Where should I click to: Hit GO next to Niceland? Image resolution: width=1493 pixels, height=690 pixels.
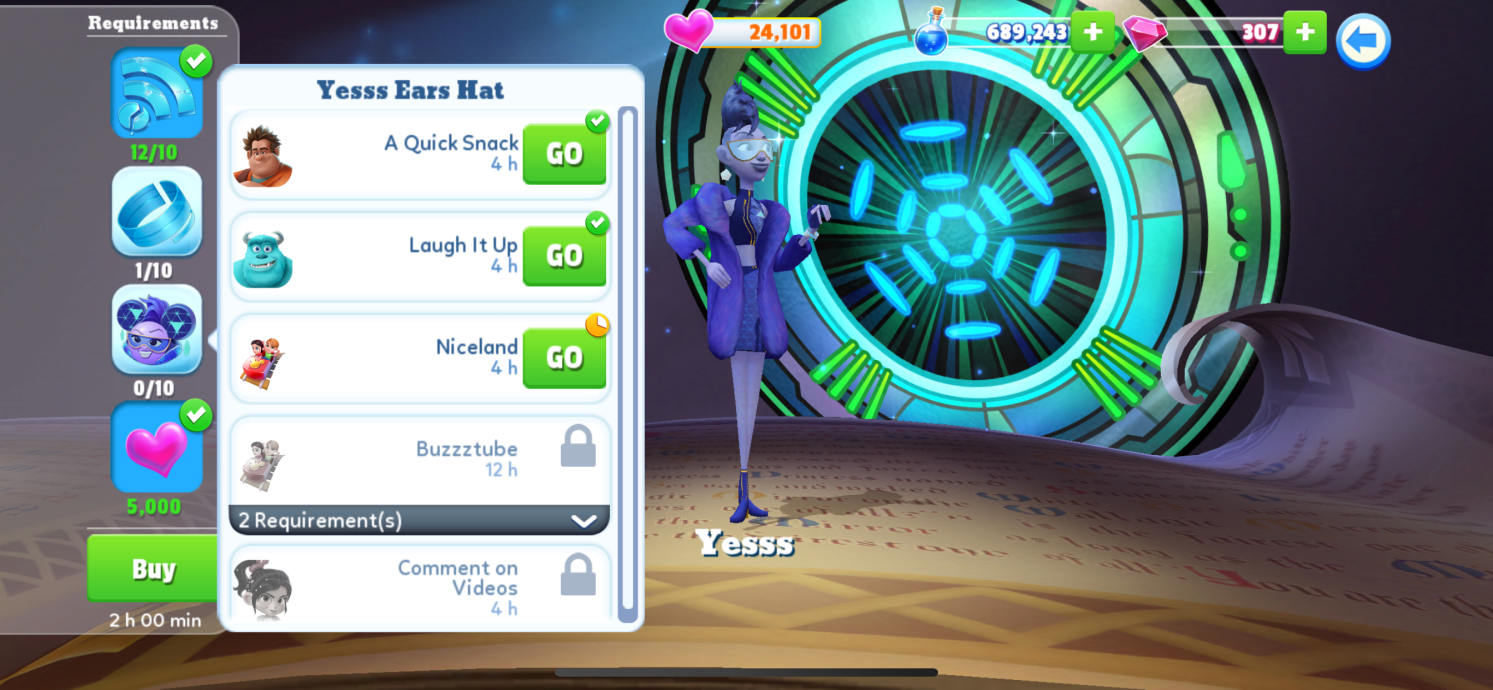564,358
